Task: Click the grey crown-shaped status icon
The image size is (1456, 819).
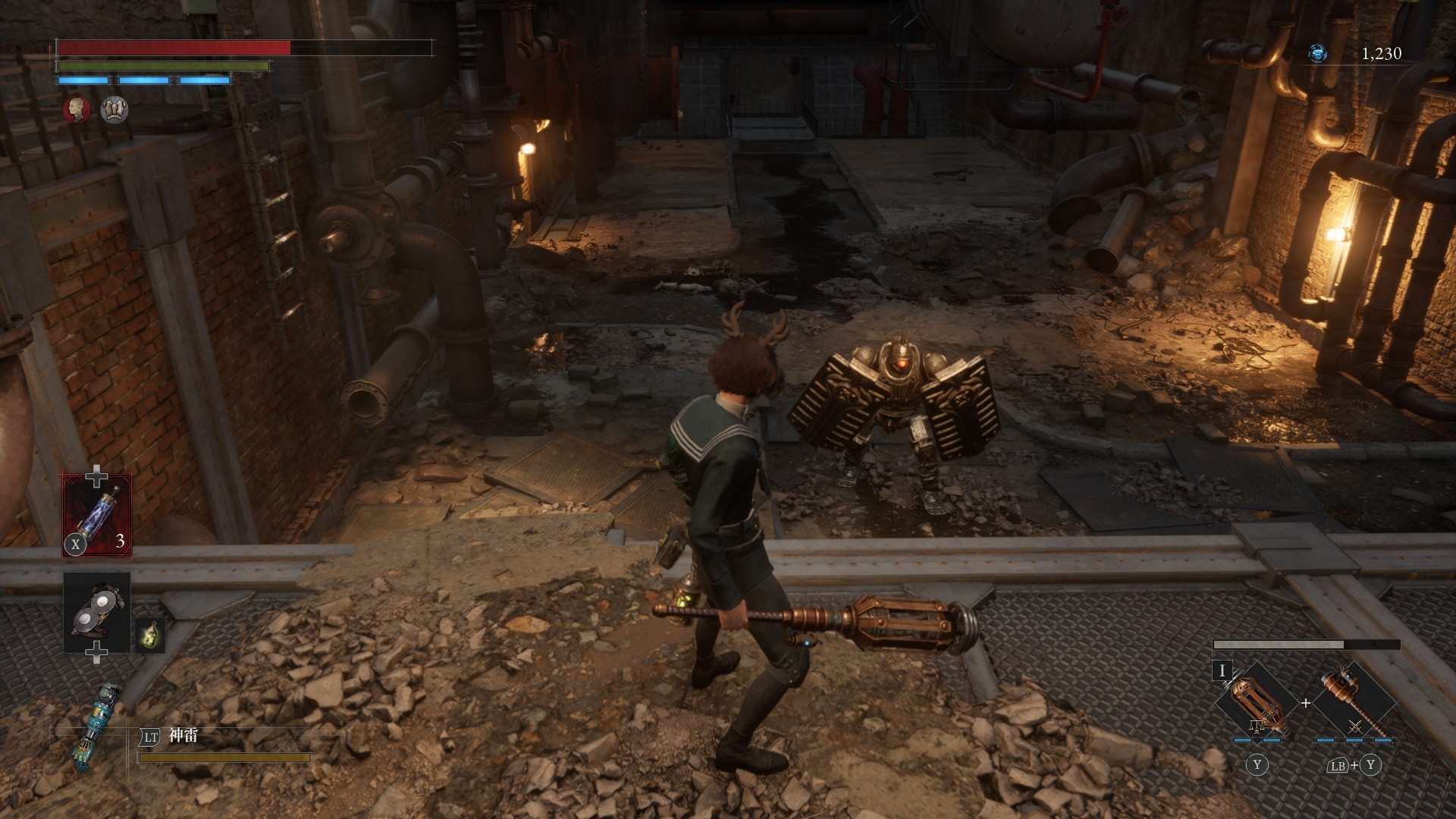Action: click(x=115, y=110)
